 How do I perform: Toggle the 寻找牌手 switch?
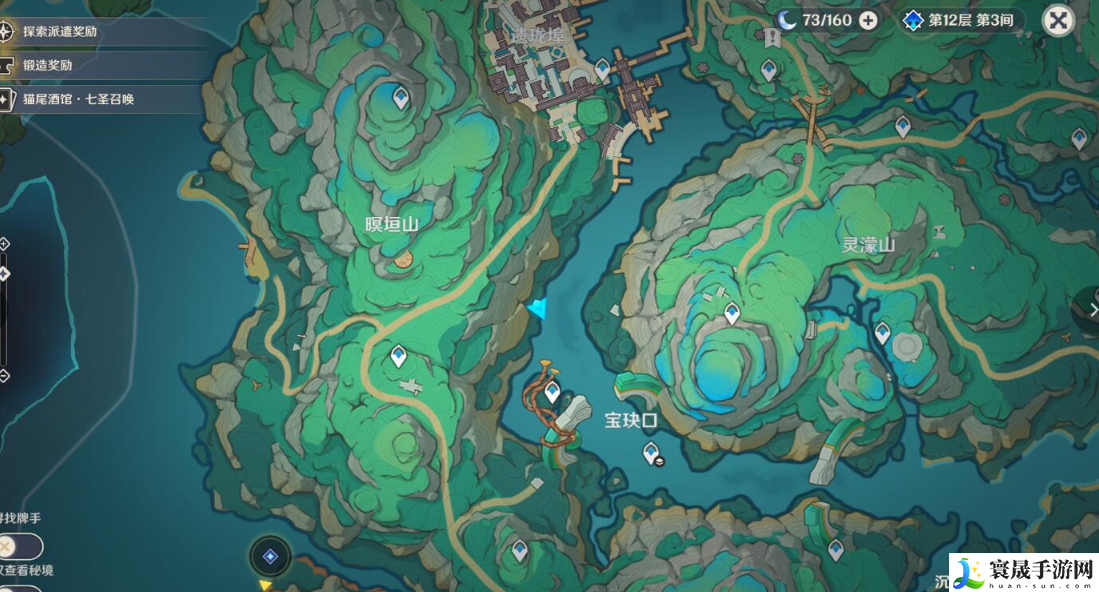[x=20, y=546]
